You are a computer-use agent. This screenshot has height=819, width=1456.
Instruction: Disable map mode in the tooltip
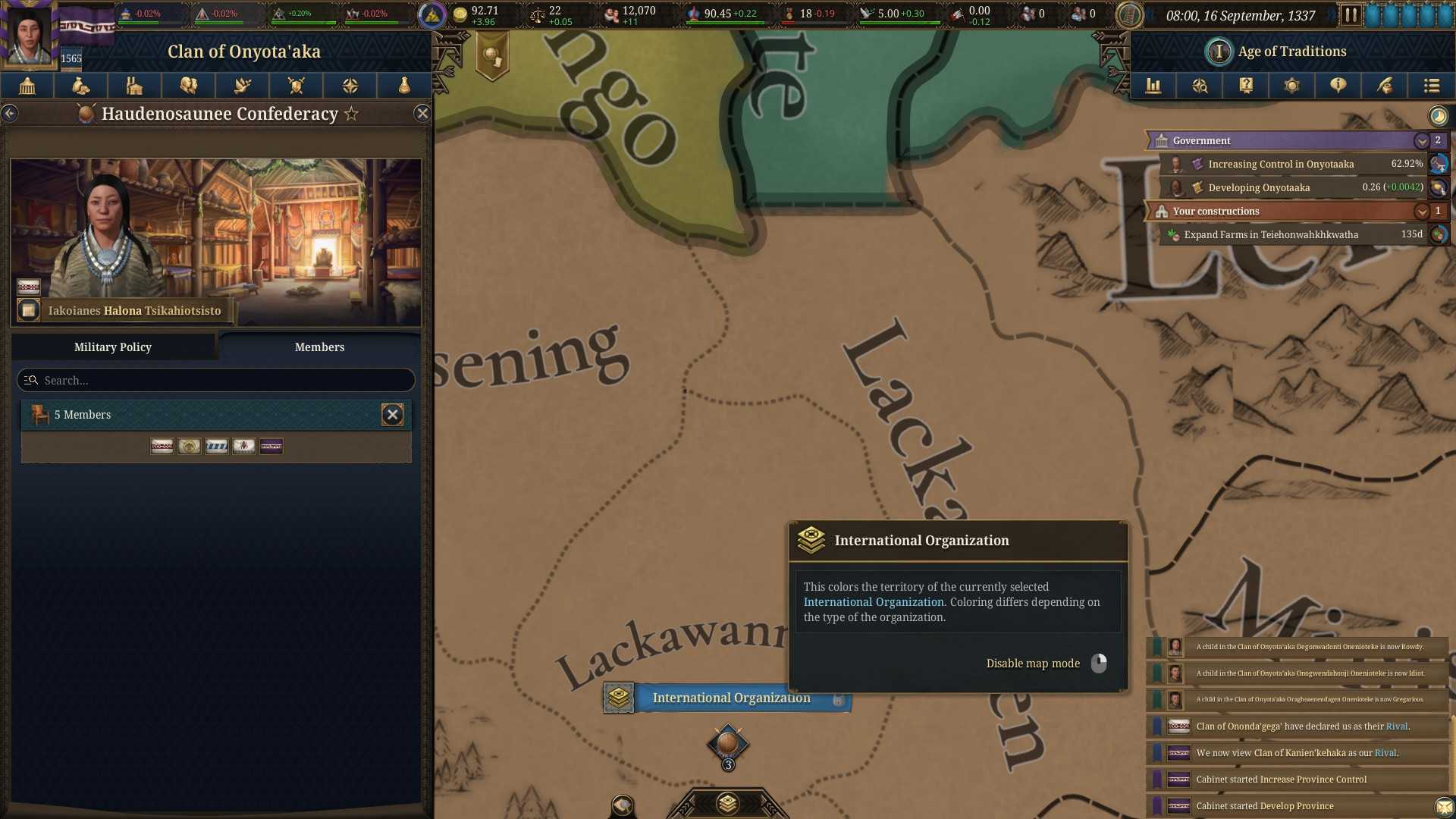[x=1032, y=663]
